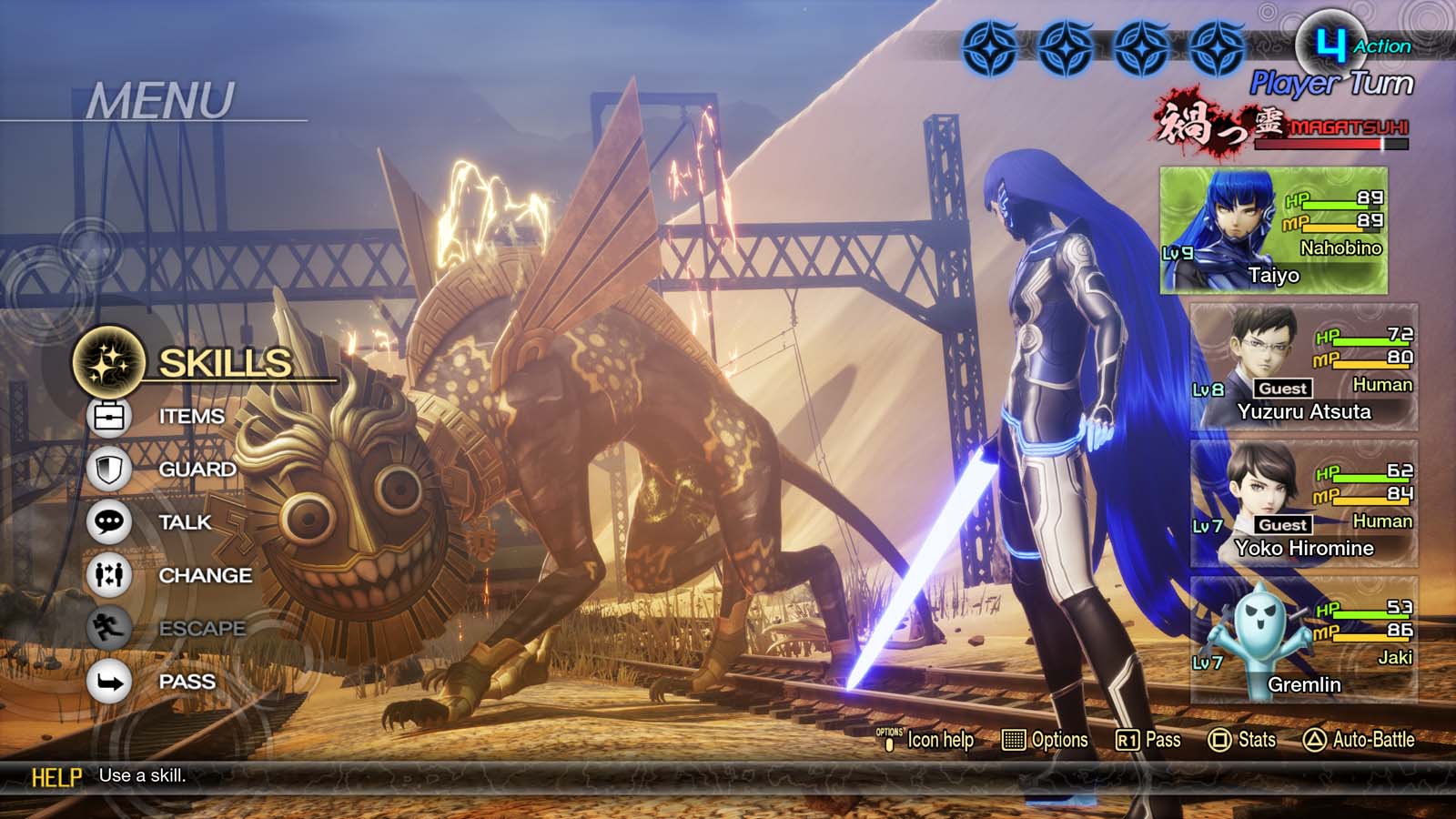
Task: Select the greyed-out ESCAPE command
Action: click(201, 628)
